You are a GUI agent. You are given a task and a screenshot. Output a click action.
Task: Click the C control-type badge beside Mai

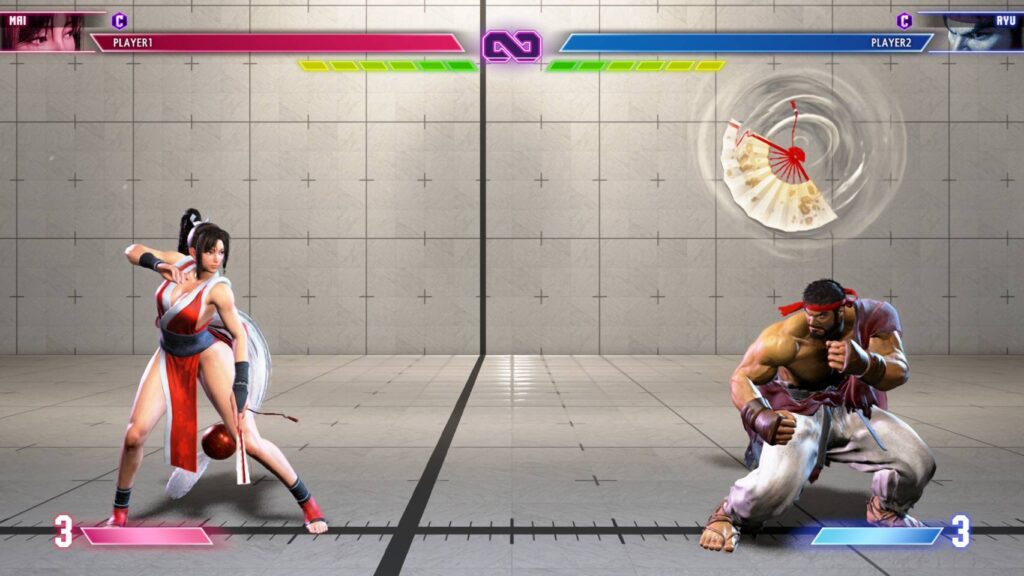tap(119, 20)
